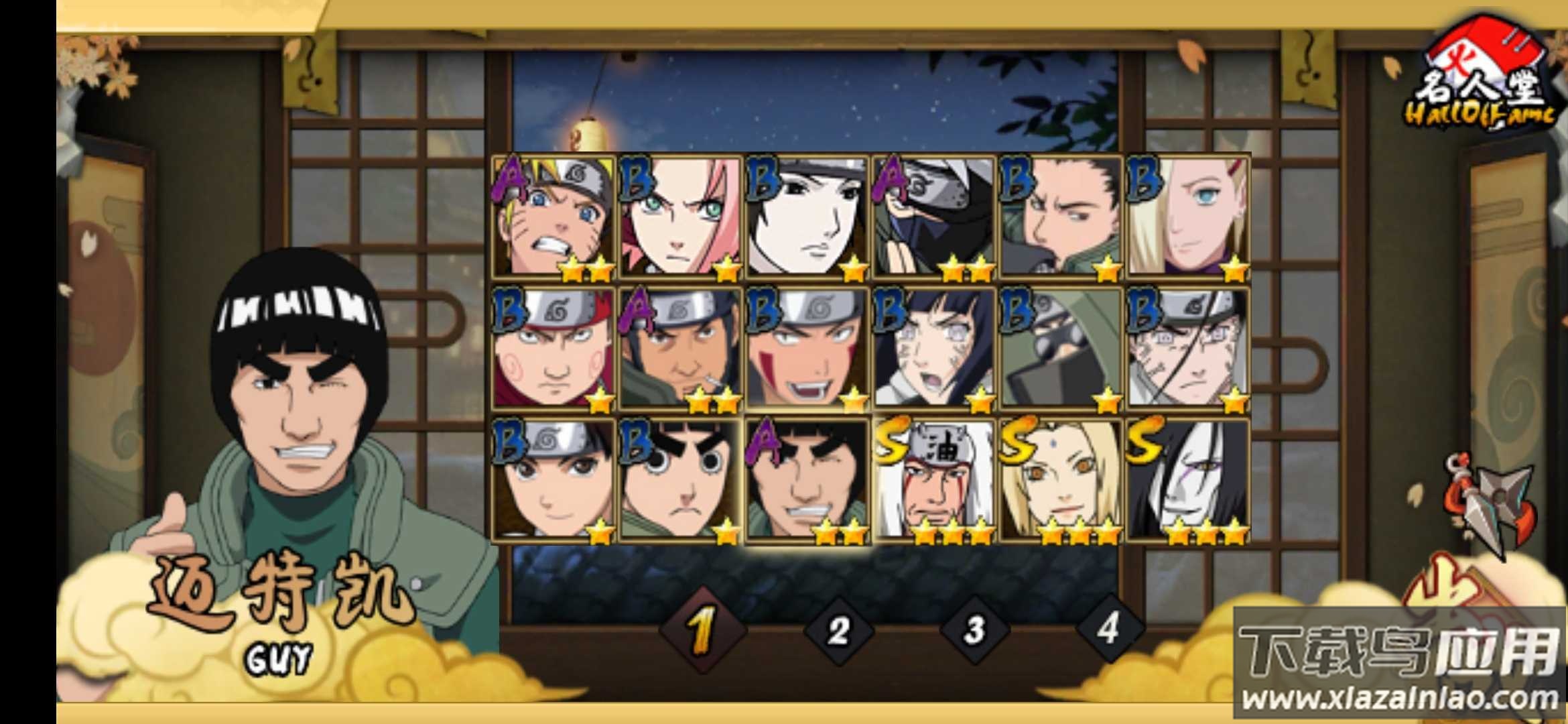Screen dimensions: 1568x724
Task: Choose blonde Ino's portrait
Action: [x=1188, y=217]
